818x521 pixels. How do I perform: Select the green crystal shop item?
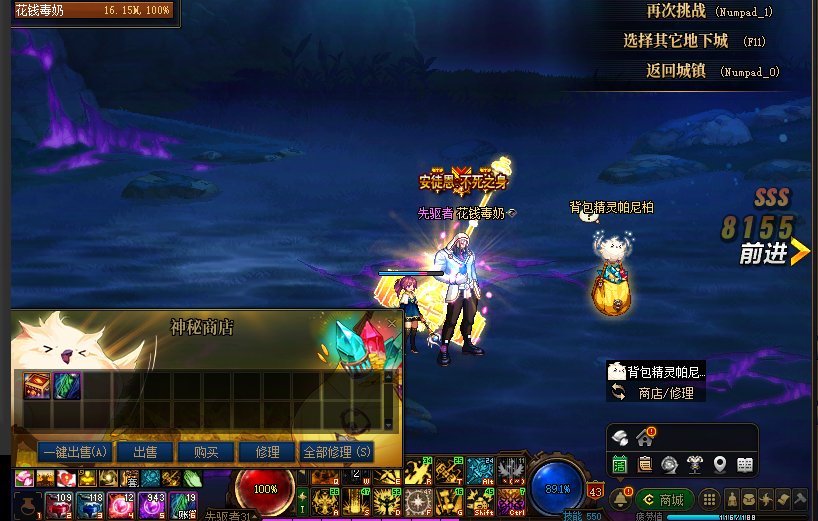click(x=66, y=386)
